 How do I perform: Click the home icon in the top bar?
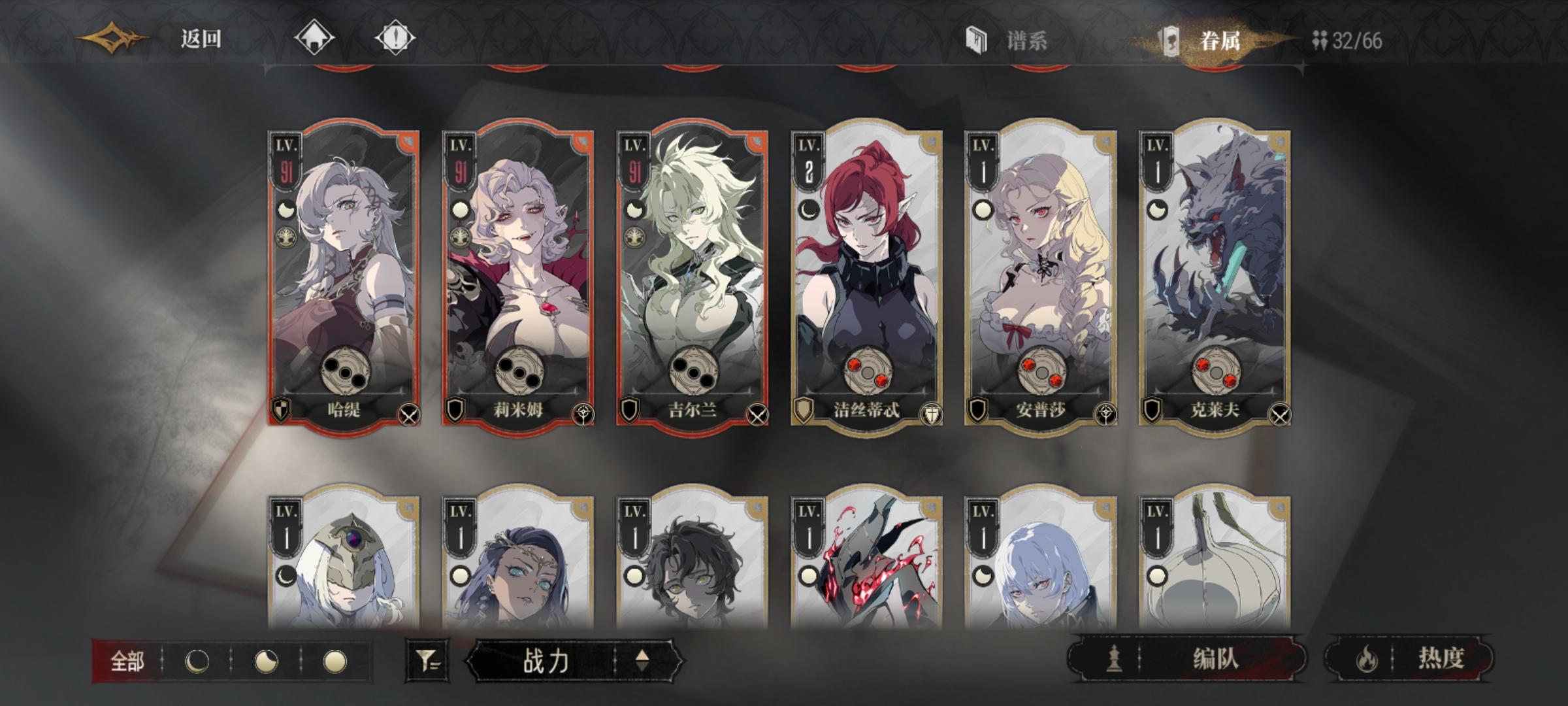click(316, 39)
